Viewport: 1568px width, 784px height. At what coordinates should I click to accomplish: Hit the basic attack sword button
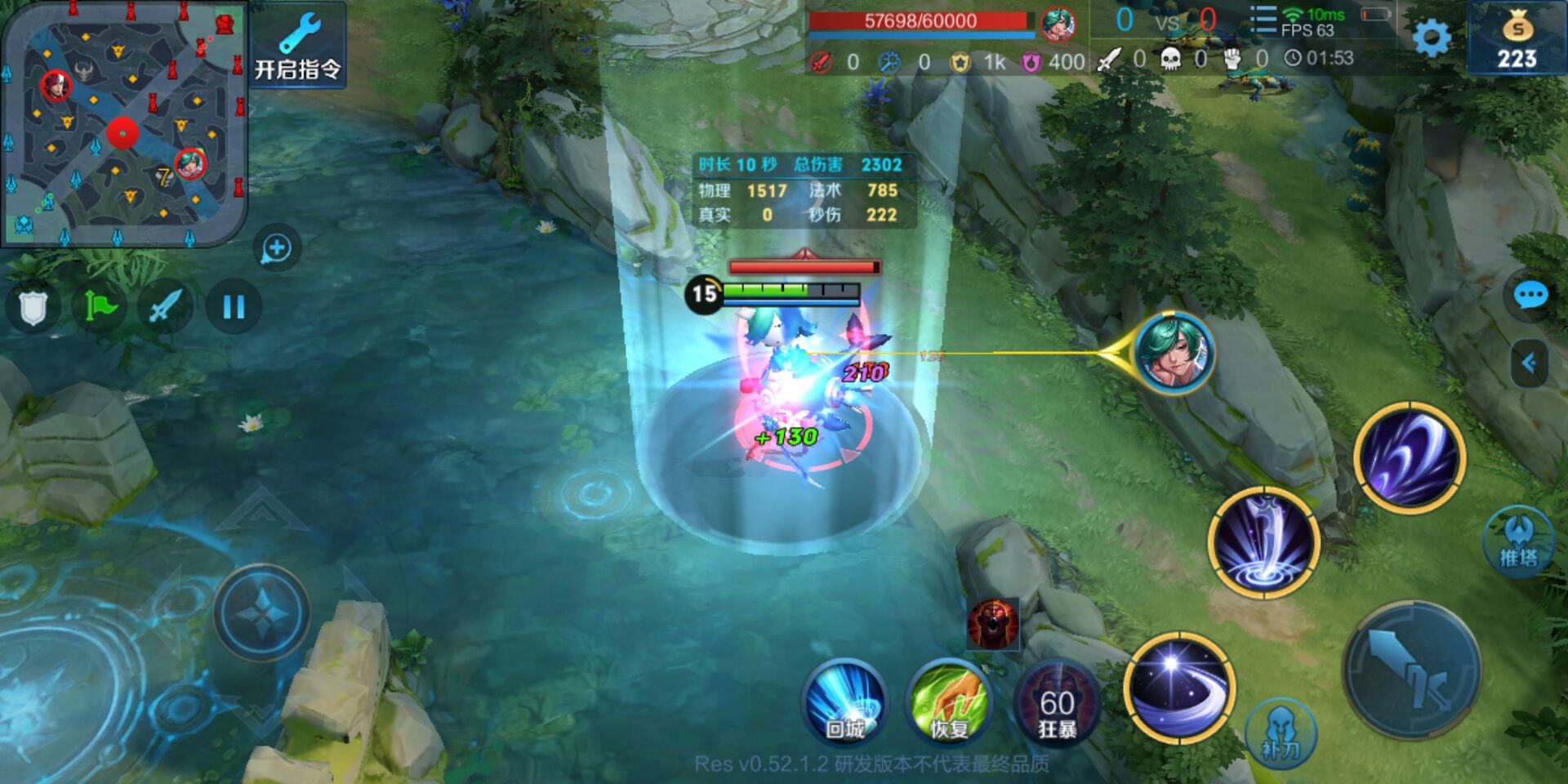click(x=1411, y=670)
